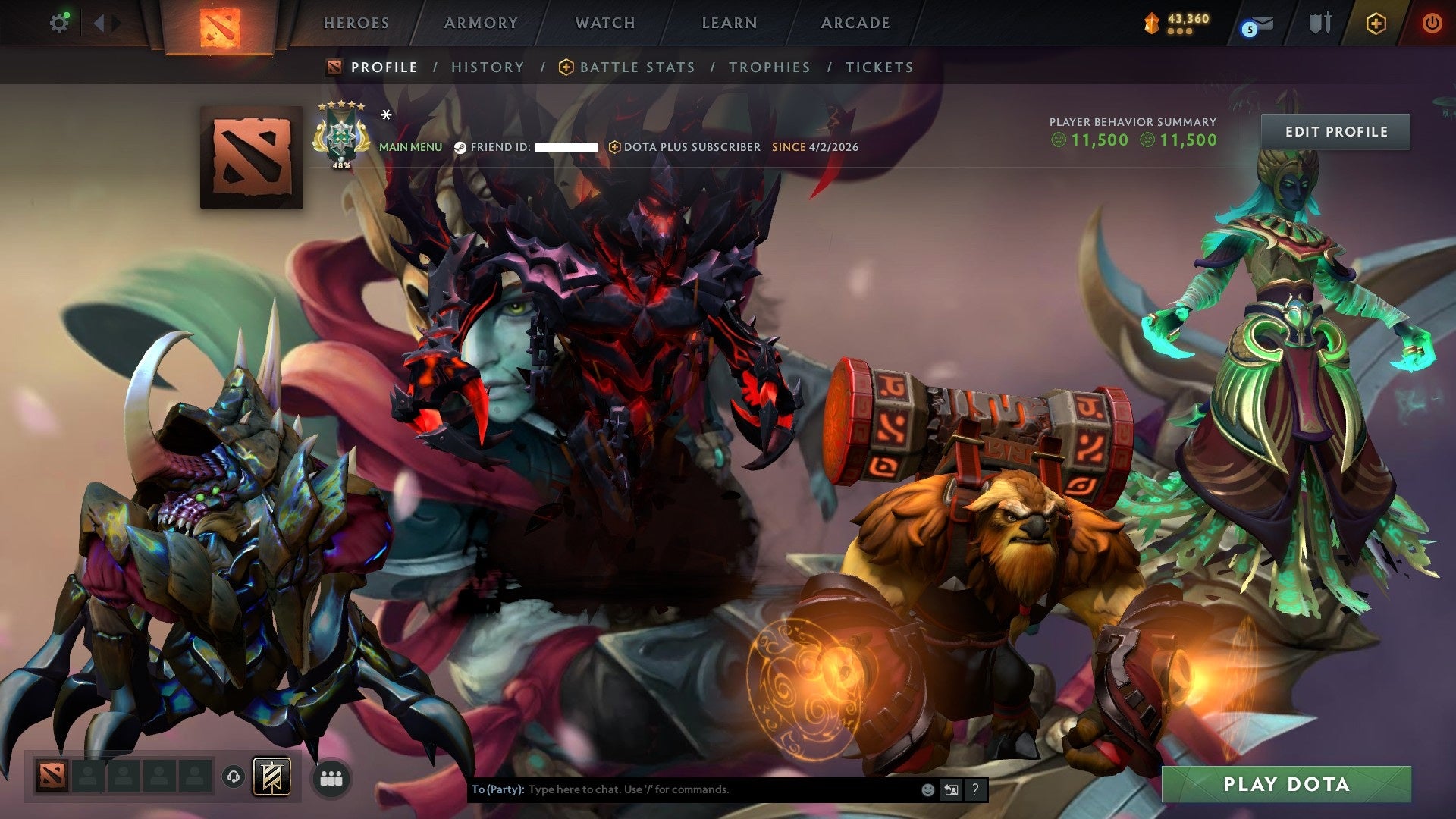Screen dimensions: 1456x819
Task: Click the smiley emoticon in the chat bar
Action: [927, 789]
